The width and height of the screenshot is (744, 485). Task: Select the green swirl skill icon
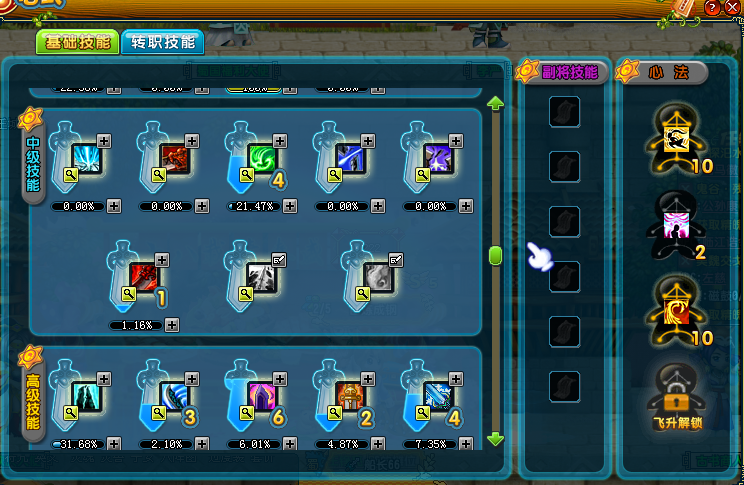tap(262, 157)
